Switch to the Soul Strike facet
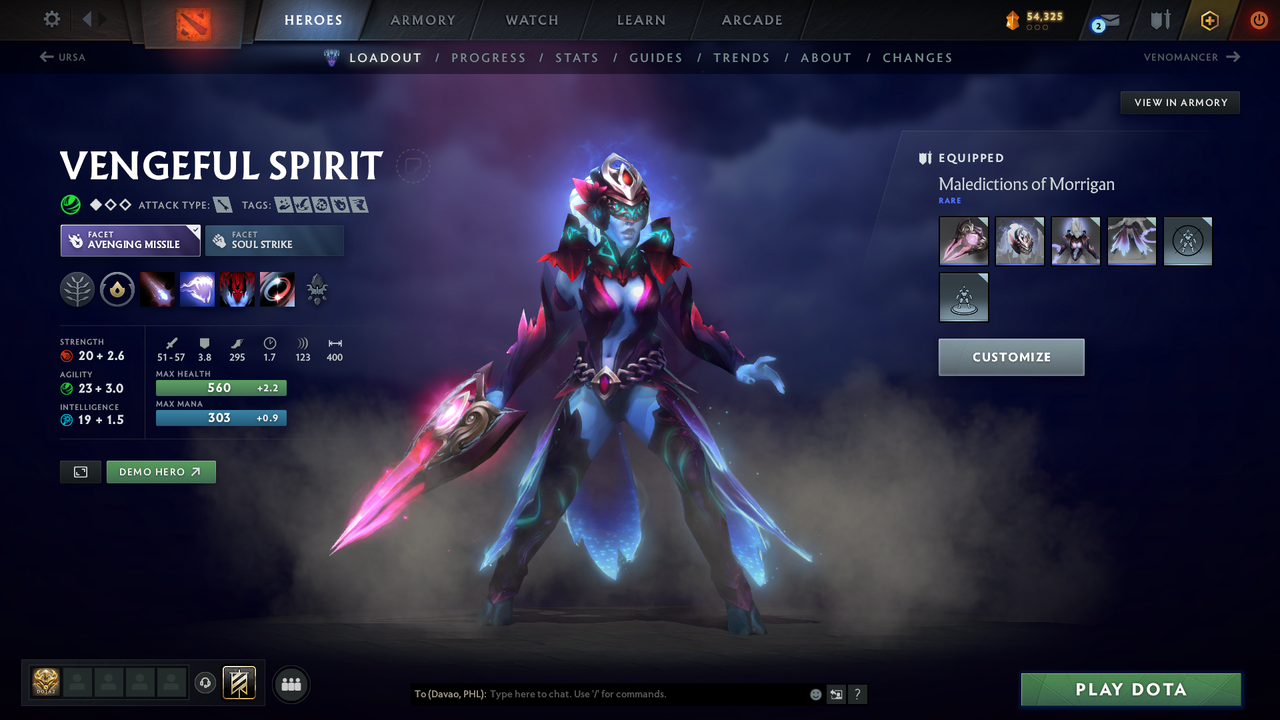Screen dimensions: 1280x720 tap(274, 240)
